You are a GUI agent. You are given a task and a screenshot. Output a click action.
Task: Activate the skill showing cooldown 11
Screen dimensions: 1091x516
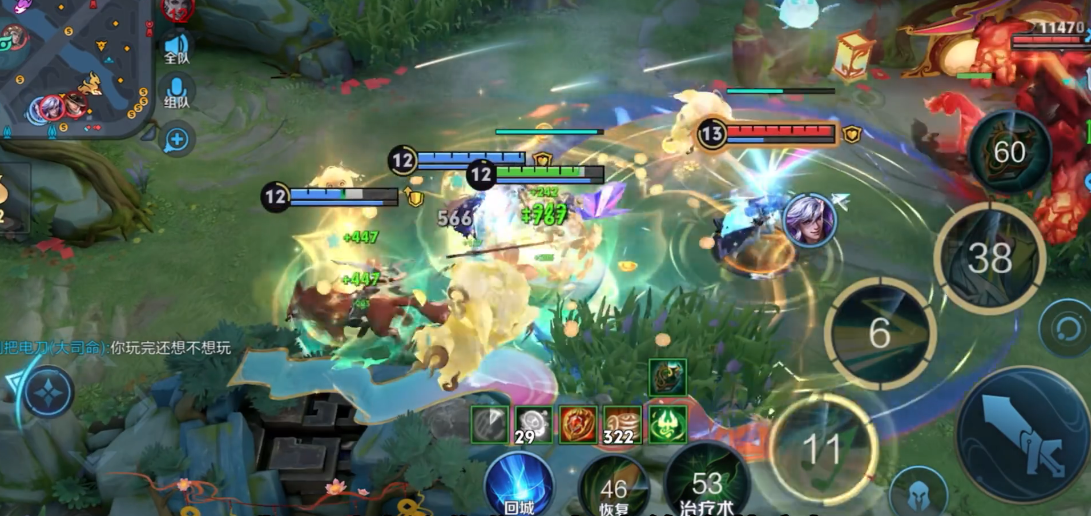coord(822,449)
